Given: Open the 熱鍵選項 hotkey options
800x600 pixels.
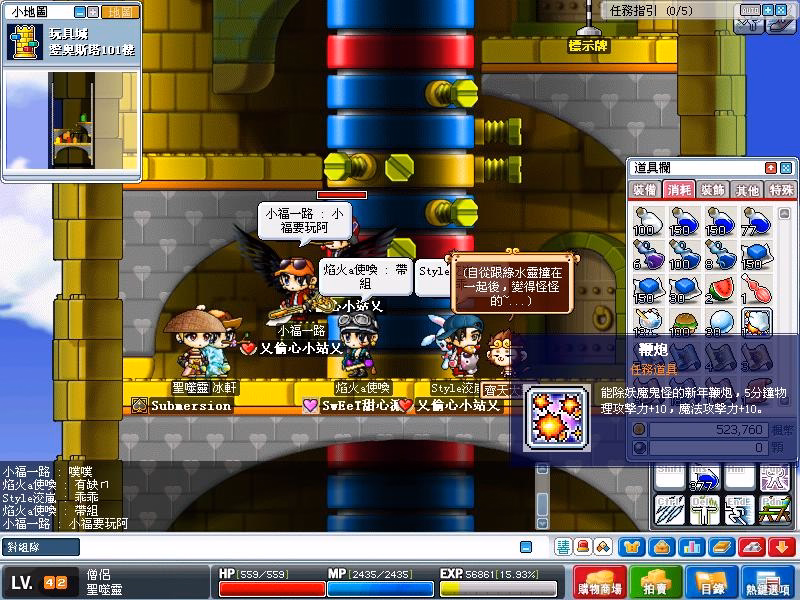Looking at the screenshot, I should tap(768, 585).
